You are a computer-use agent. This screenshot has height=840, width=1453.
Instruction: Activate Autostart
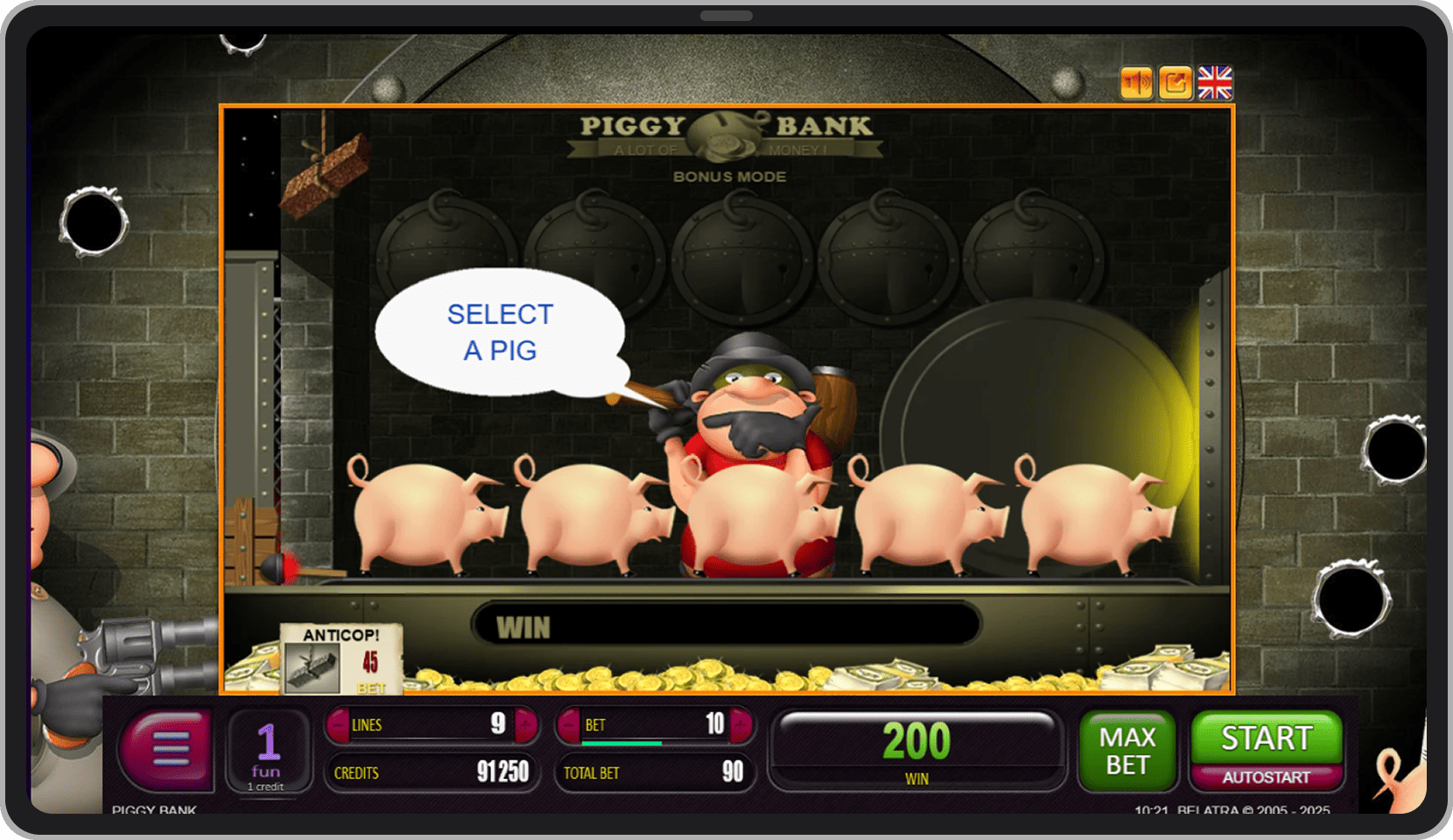click(x=1266, y=778)
